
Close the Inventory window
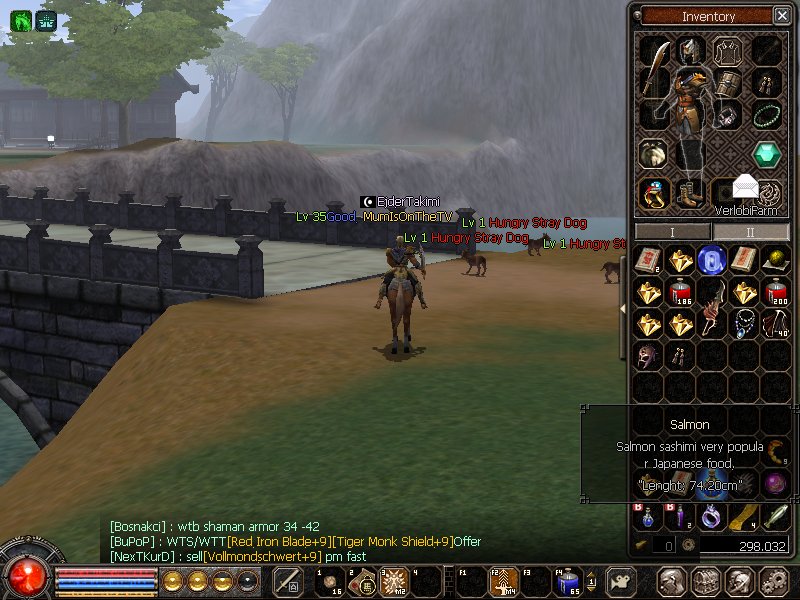click(x=781, y=16)
